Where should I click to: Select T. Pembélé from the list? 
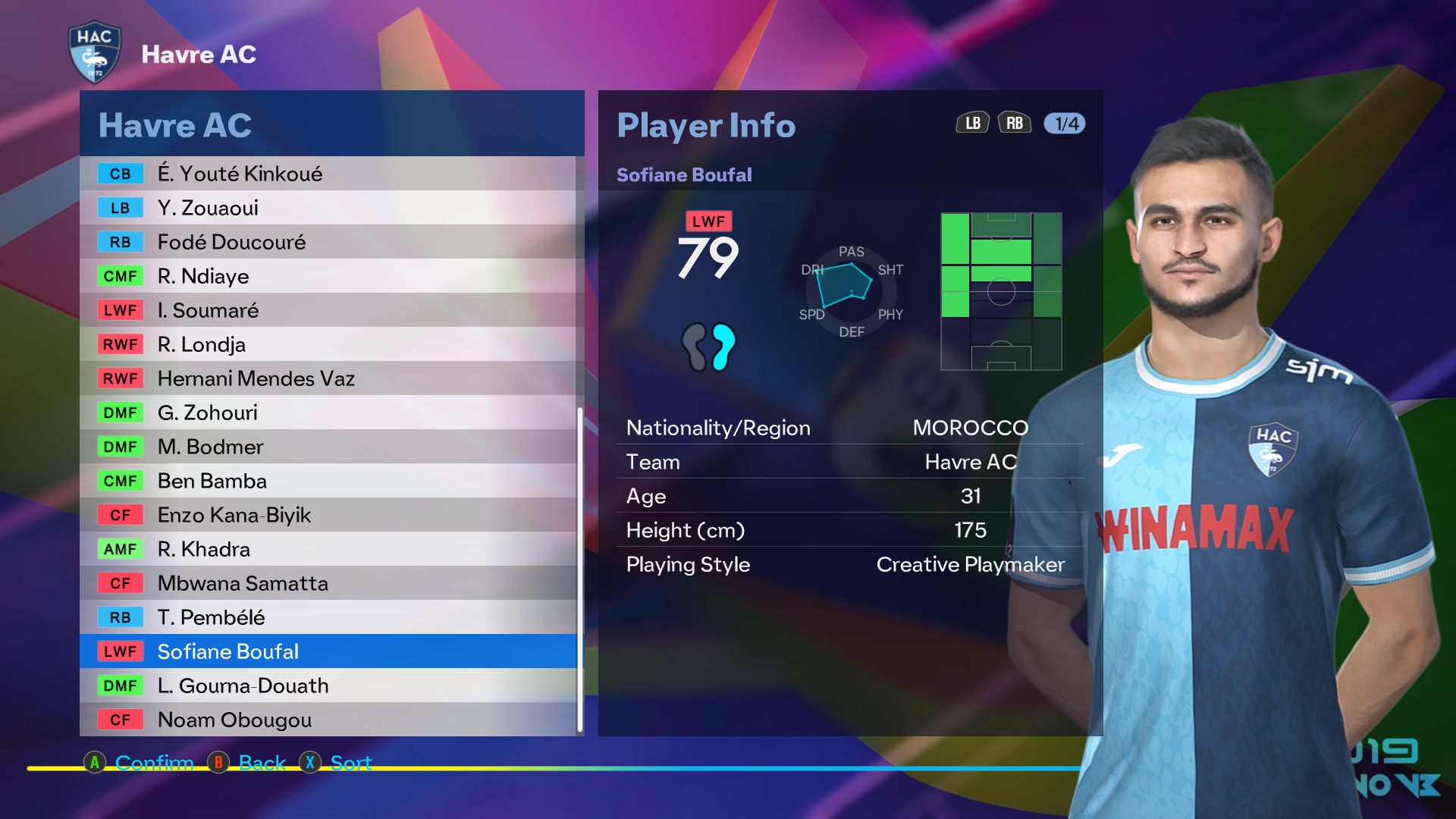(x=328, y=617)
